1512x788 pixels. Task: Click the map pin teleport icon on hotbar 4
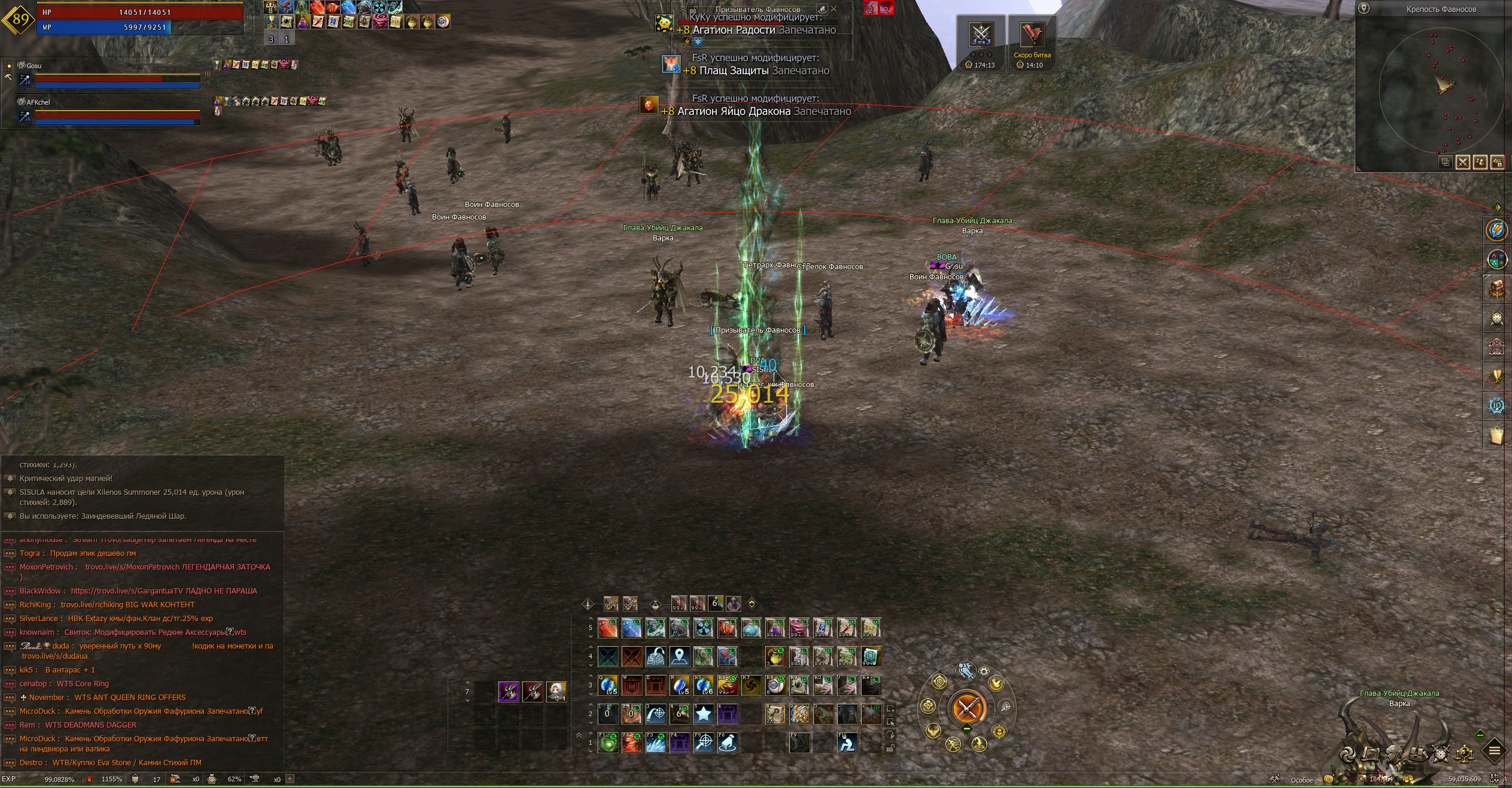click(x=680, y=656)
